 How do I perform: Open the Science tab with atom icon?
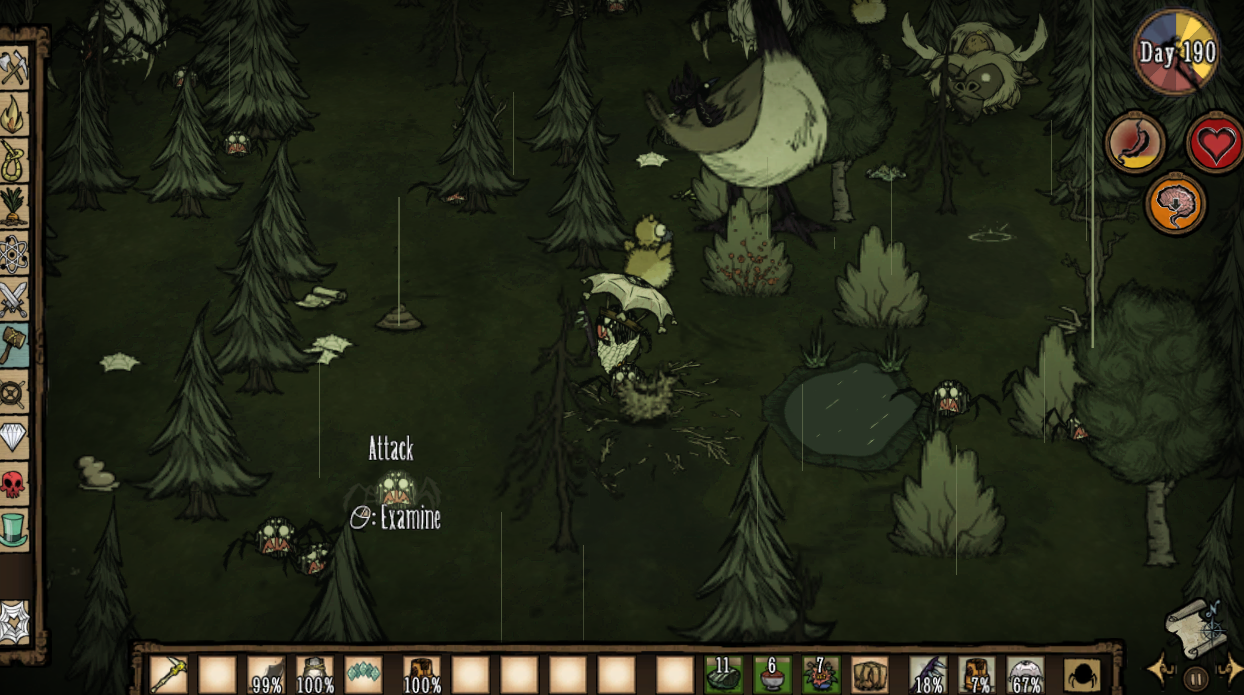click(14, 253)
